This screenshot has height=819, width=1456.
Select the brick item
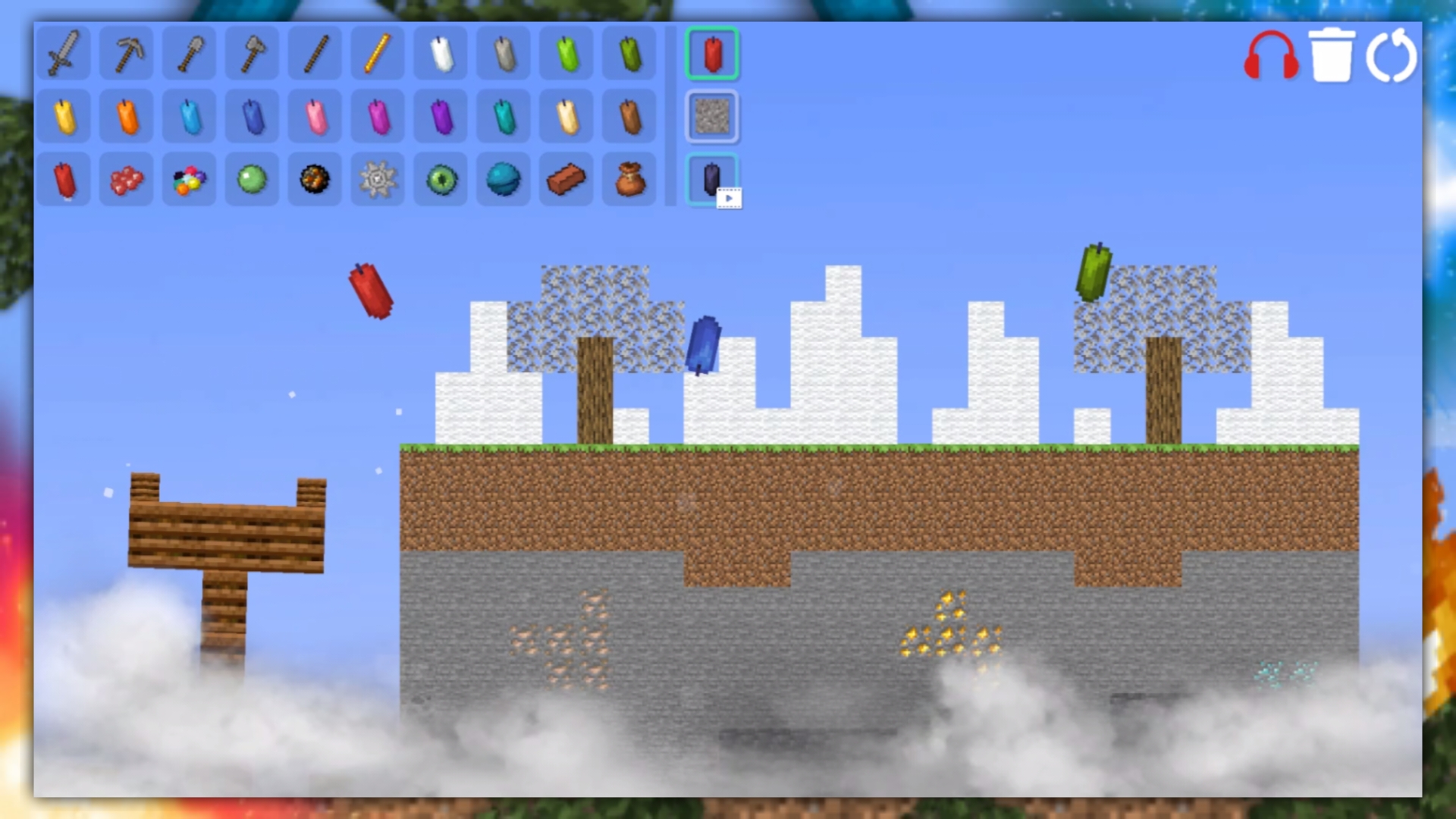pos(566,178)
